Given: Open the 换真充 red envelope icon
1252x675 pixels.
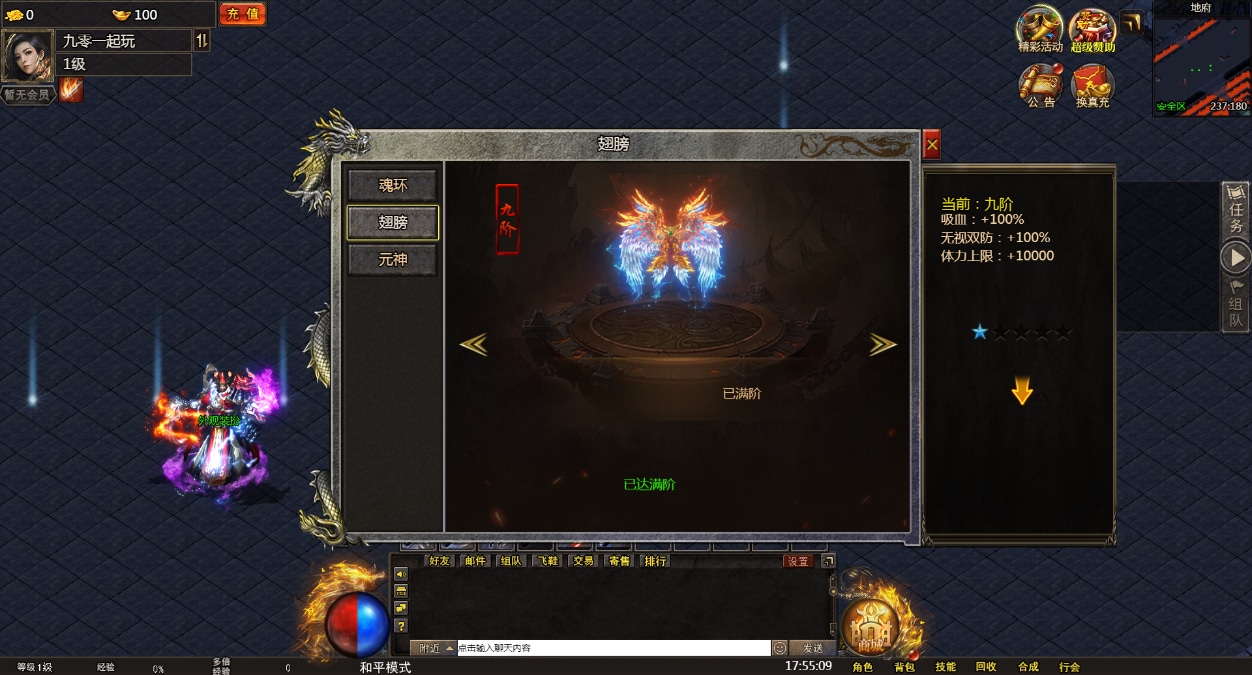Looking at the screenshot, I should pos(1092,85).
